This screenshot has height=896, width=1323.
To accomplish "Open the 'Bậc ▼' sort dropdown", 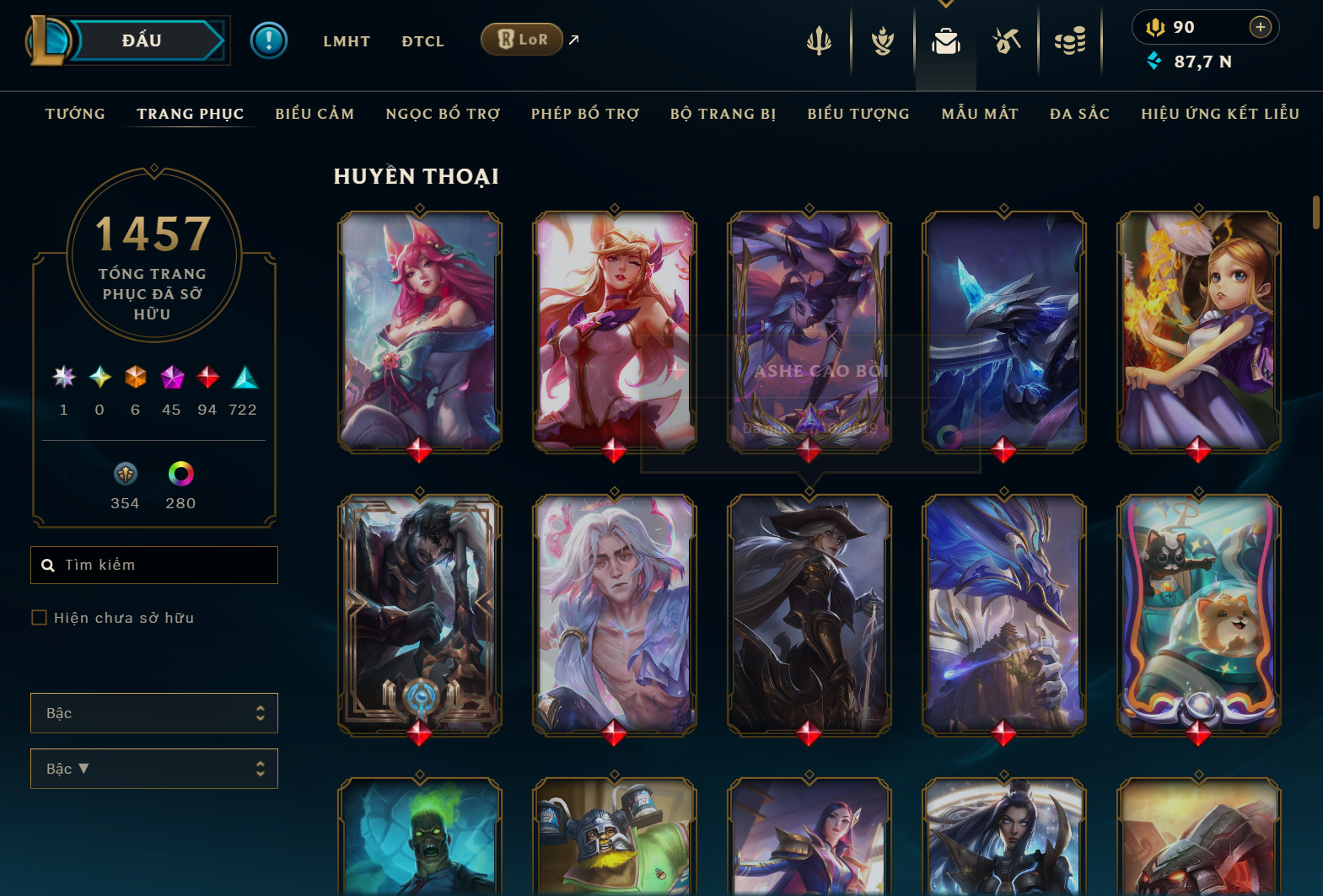I will [154, 768].
